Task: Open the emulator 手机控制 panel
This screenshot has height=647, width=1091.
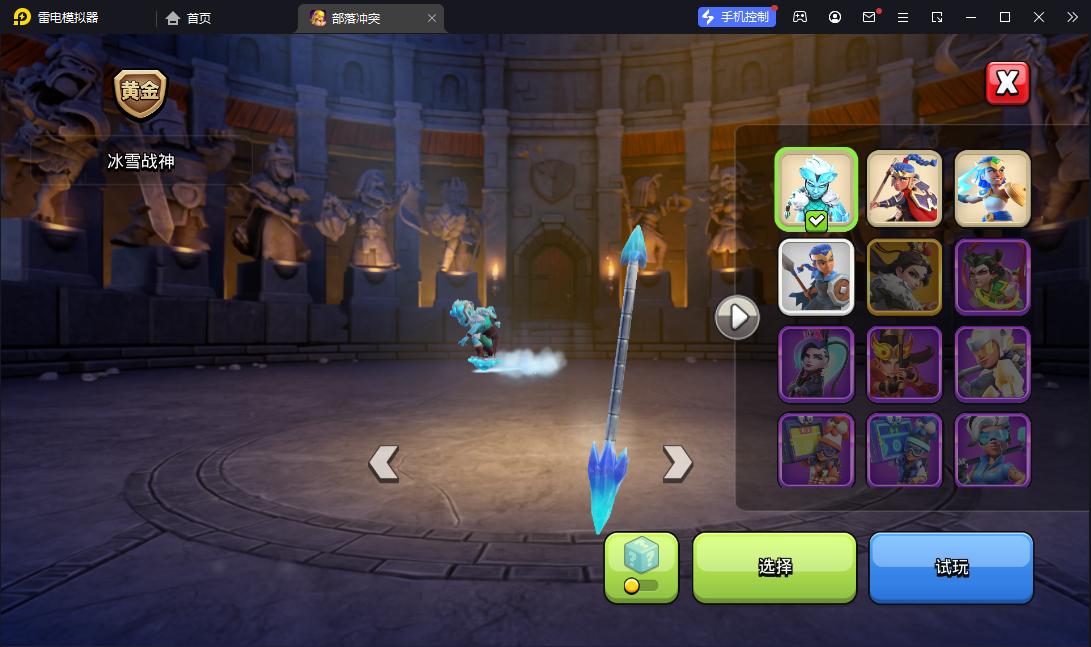Action: click(x=737, y=17)
